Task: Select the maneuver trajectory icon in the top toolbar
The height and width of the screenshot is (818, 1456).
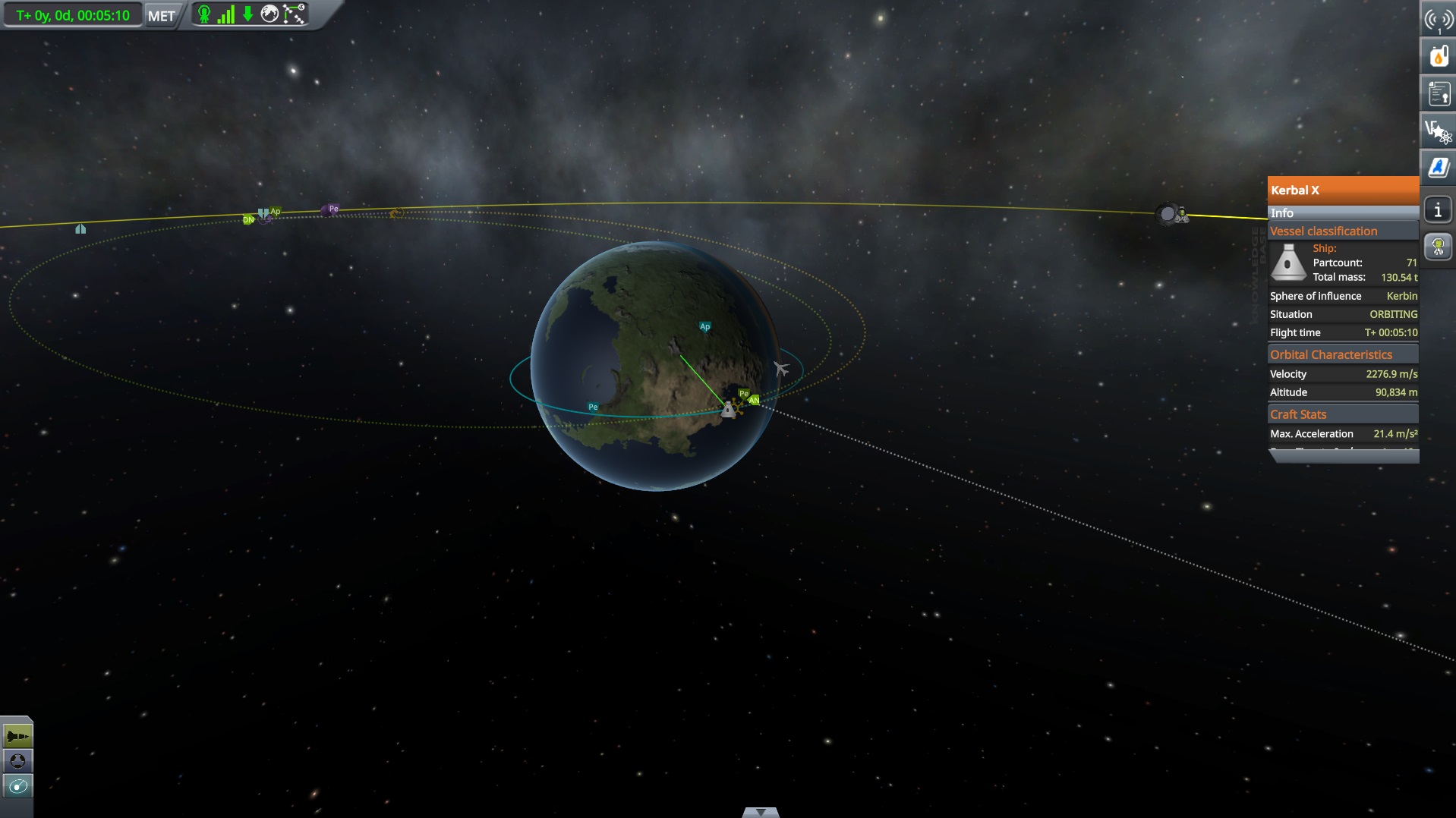Action: click(x=293, y=14)
